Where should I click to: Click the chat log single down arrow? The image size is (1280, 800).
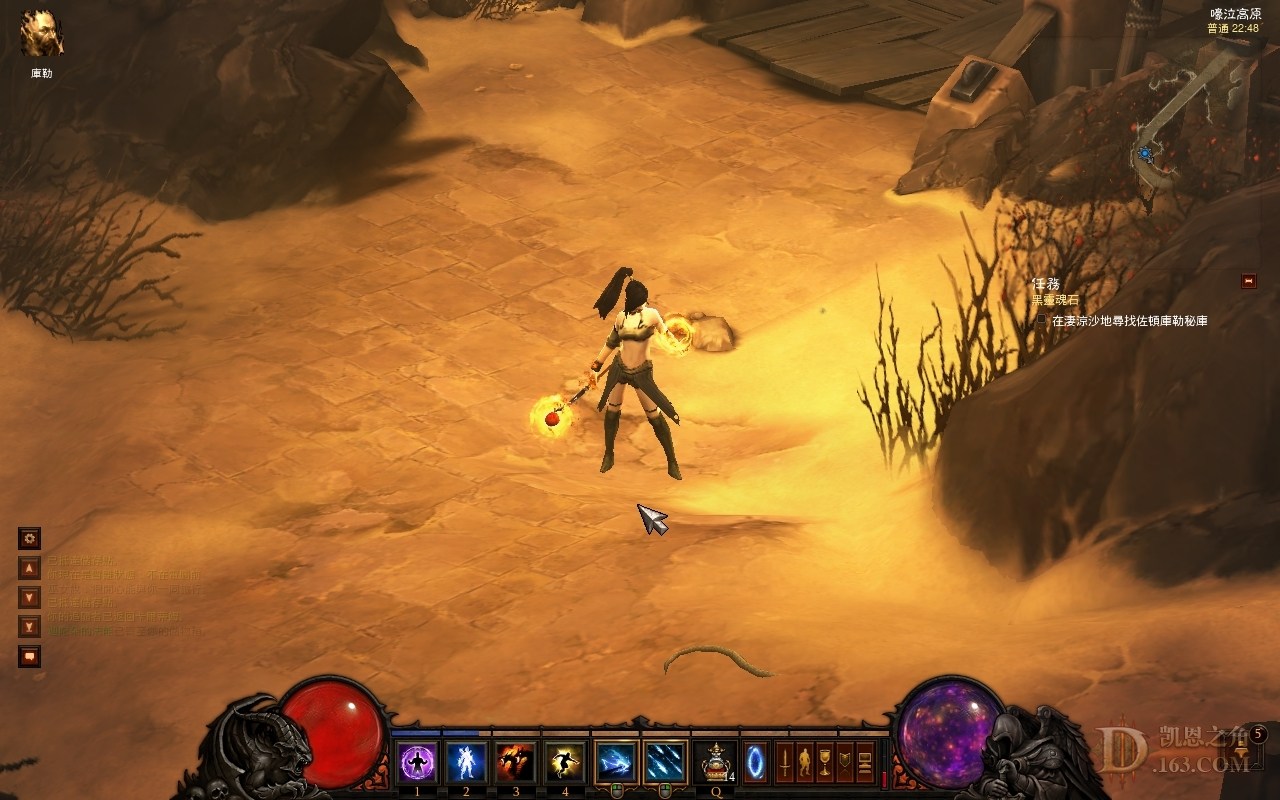(x=30, y=597)
